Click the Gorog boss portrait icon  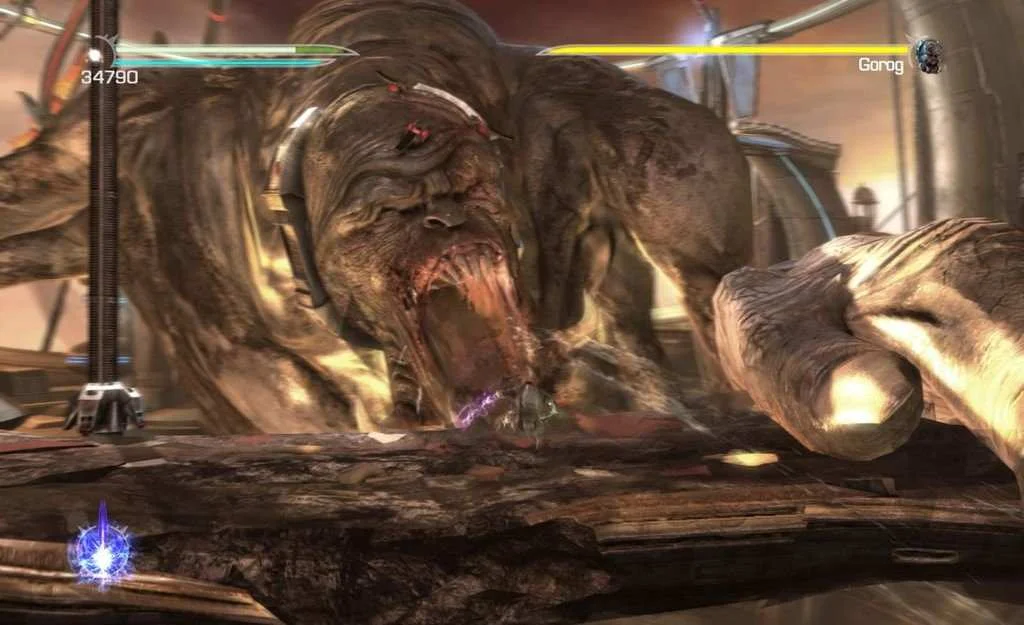[x=927, y=55]
